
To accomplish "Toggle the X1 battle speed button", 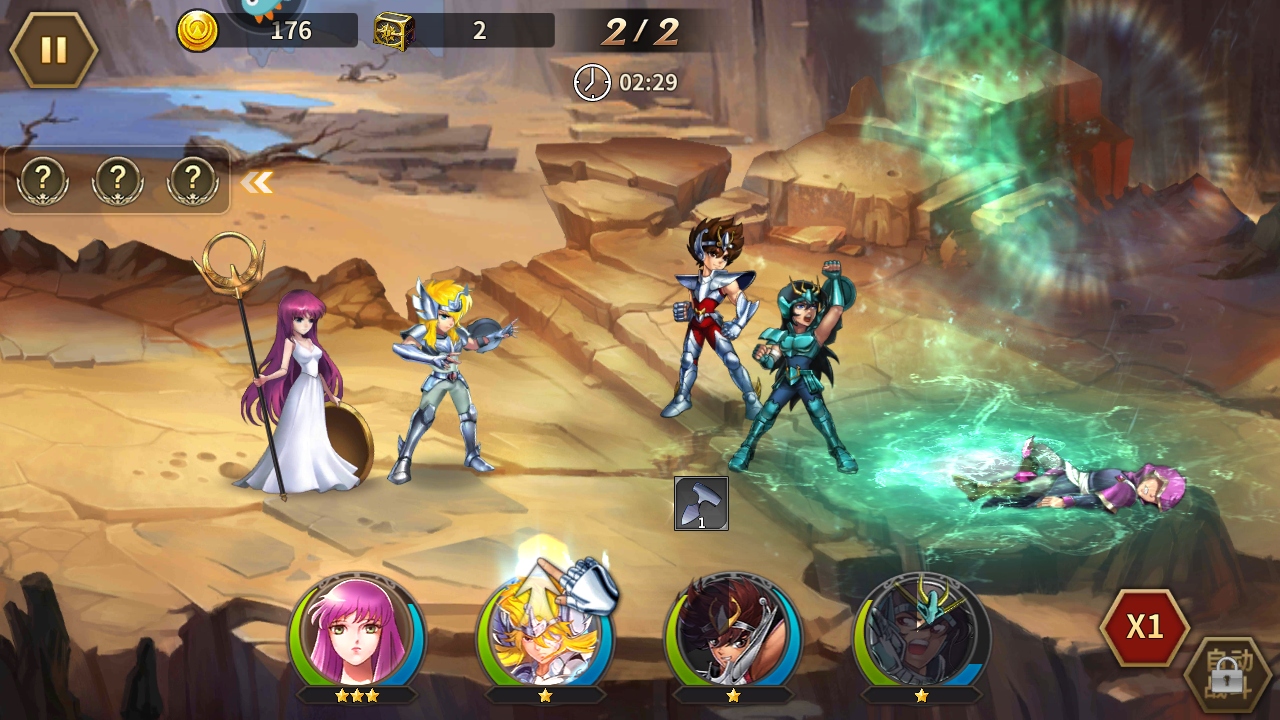I will tap(1144, 627).
